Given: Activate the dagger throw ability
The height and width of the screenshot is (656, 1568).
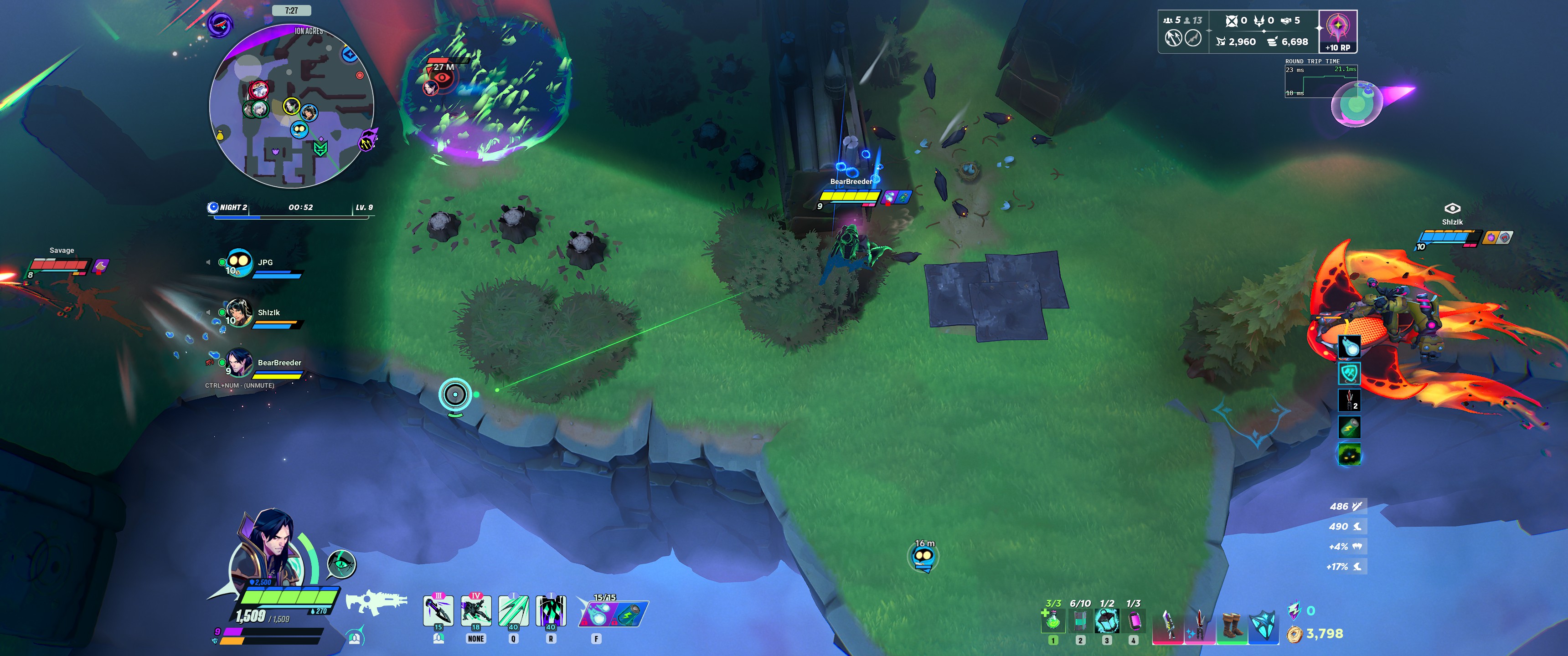Looking at the screenshot, I should pos(438,610).
